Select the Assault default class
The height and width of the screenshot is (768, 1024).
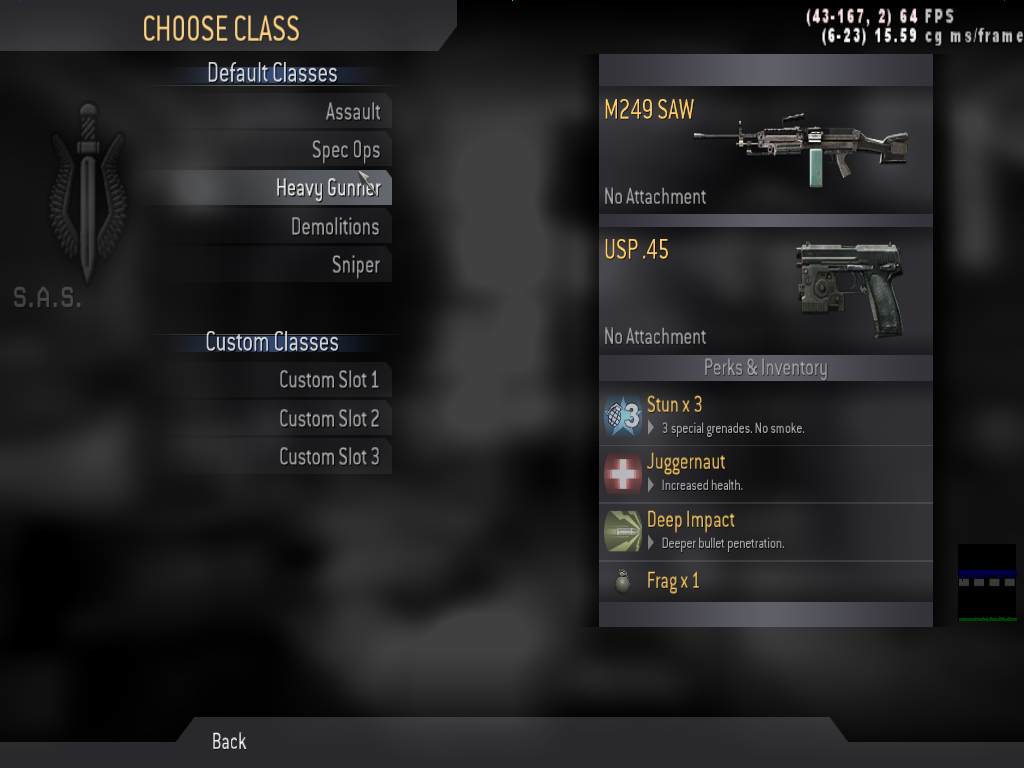point(352,112)
